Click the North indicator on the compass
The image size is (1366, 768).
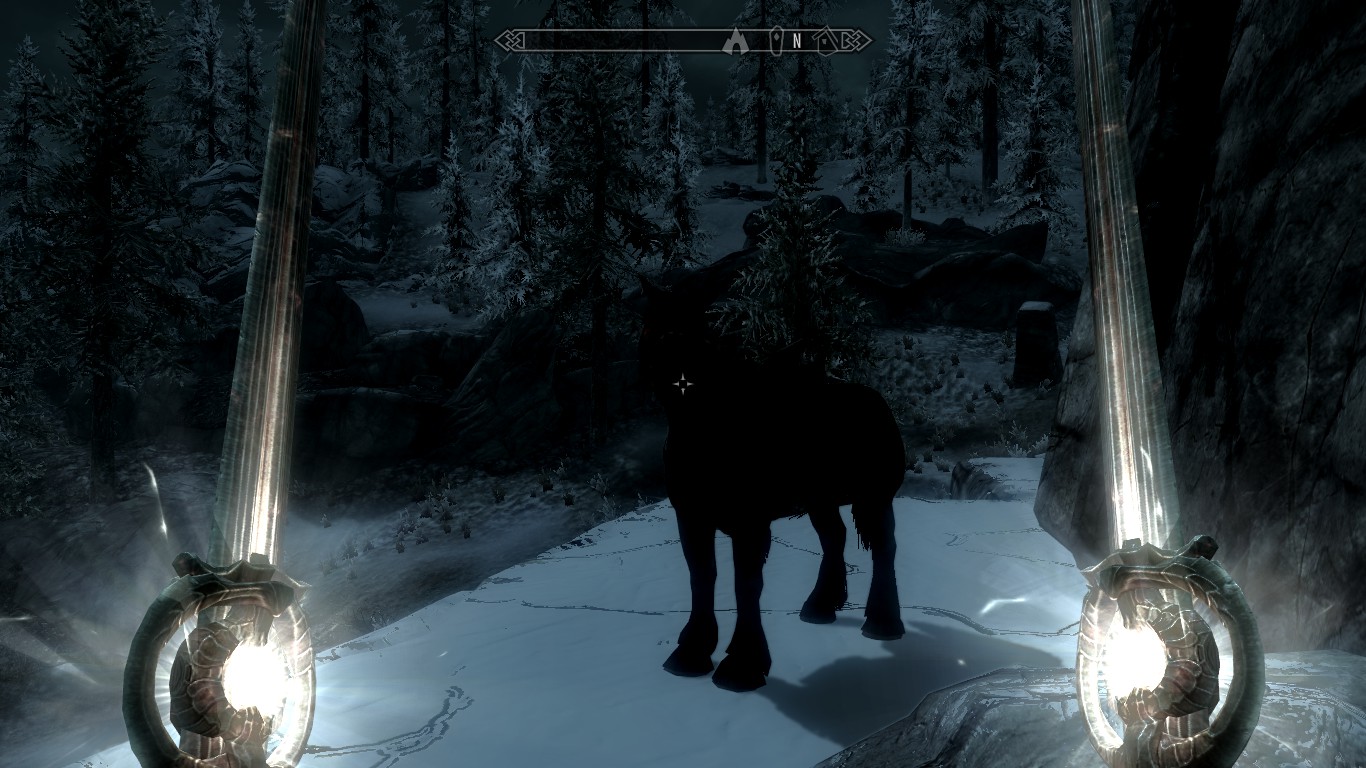(797, 41)
